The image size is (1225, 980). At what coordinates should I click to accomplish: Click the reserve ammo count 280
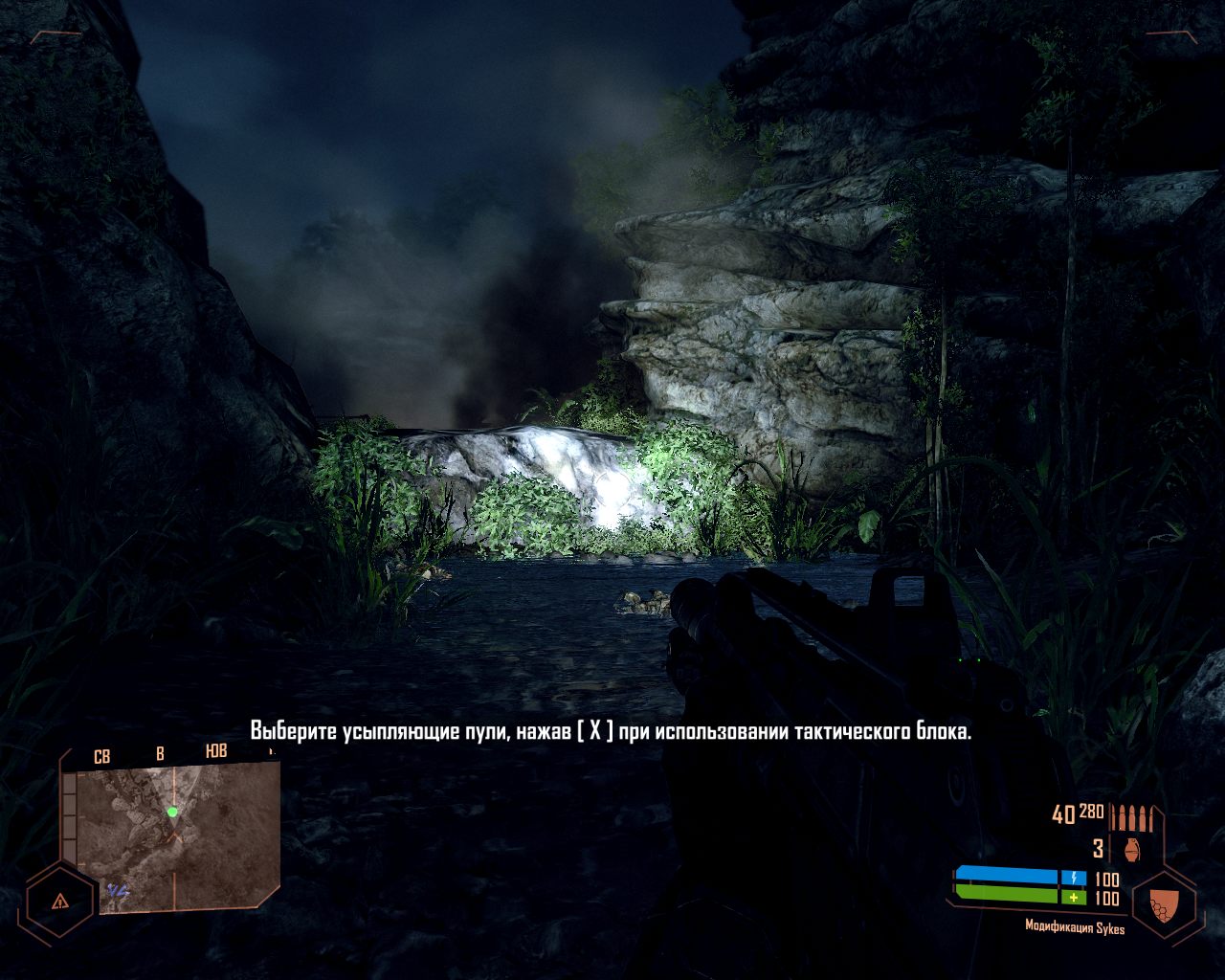(x=1091, y=812)
